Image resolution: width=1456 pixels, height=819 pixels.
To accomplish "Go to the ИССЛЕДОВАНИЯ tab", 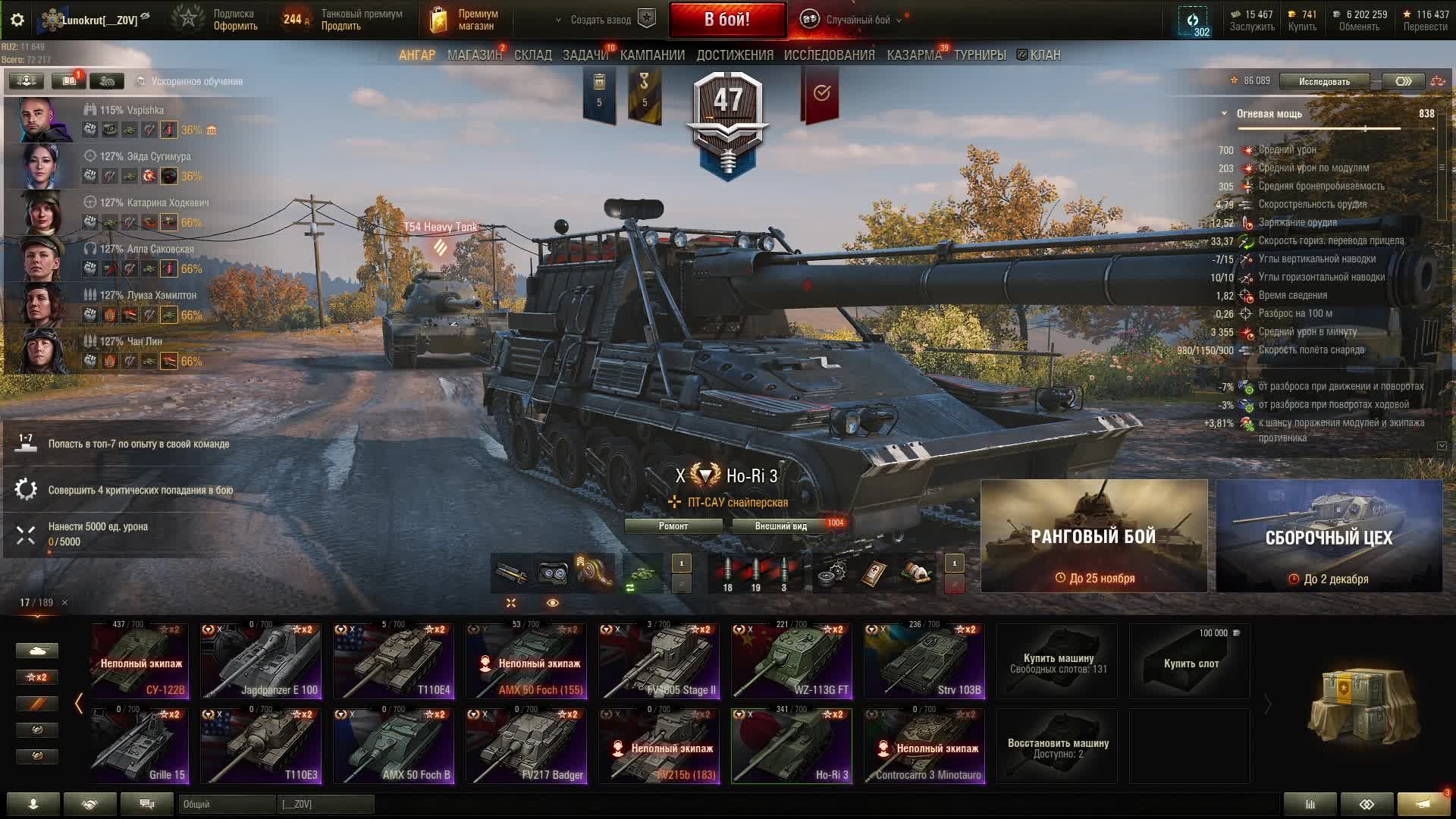I will tap(829, 55).
